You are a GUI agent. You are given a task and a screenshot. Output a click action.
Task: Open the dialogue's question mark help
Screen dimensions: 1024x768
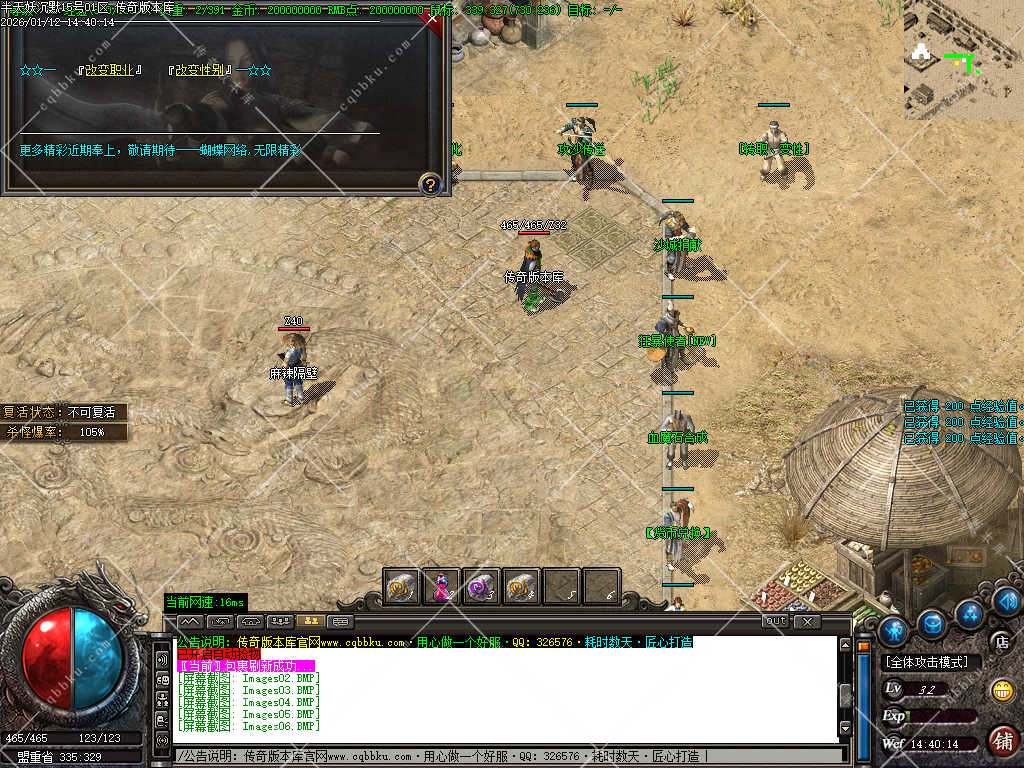click(x=430, y=184)
